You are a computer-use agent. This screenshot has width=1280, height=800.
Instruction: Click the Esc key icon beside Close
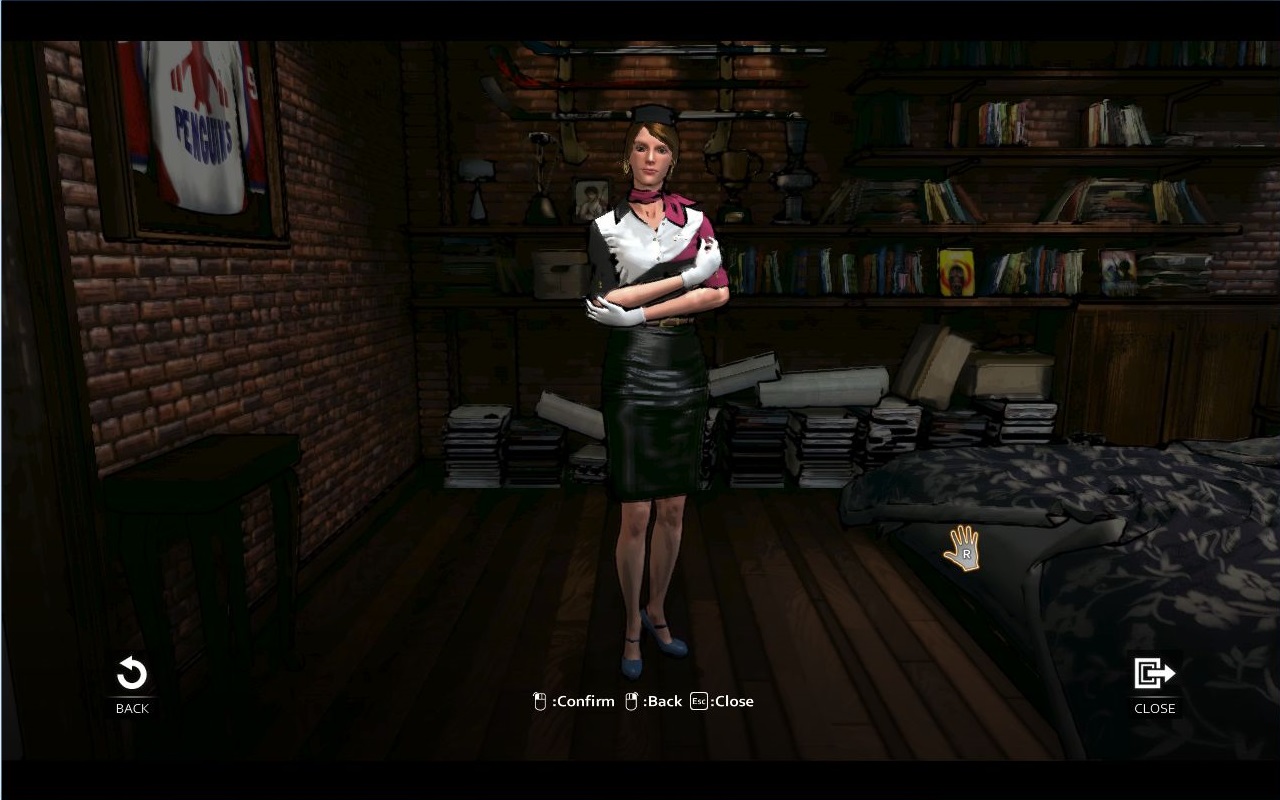[x=701, y=701]
